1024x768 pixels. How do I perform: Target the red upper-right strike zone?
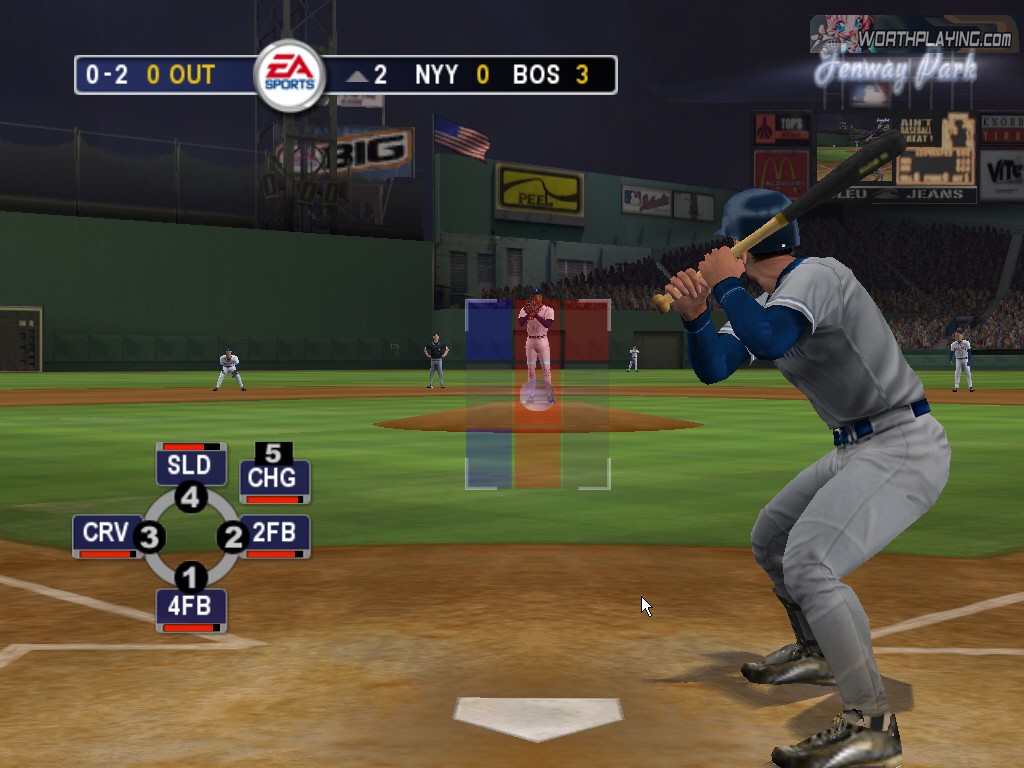click(586, 331)
